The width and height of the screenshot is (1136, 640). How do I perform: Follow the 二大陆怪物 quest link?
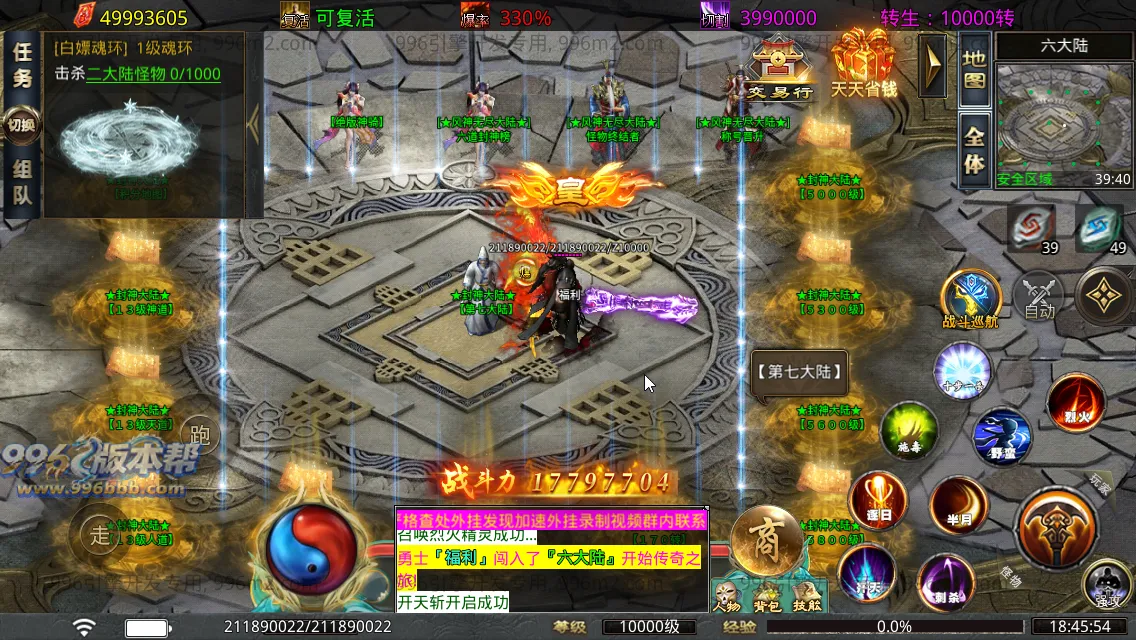click(x=153, y=74)
